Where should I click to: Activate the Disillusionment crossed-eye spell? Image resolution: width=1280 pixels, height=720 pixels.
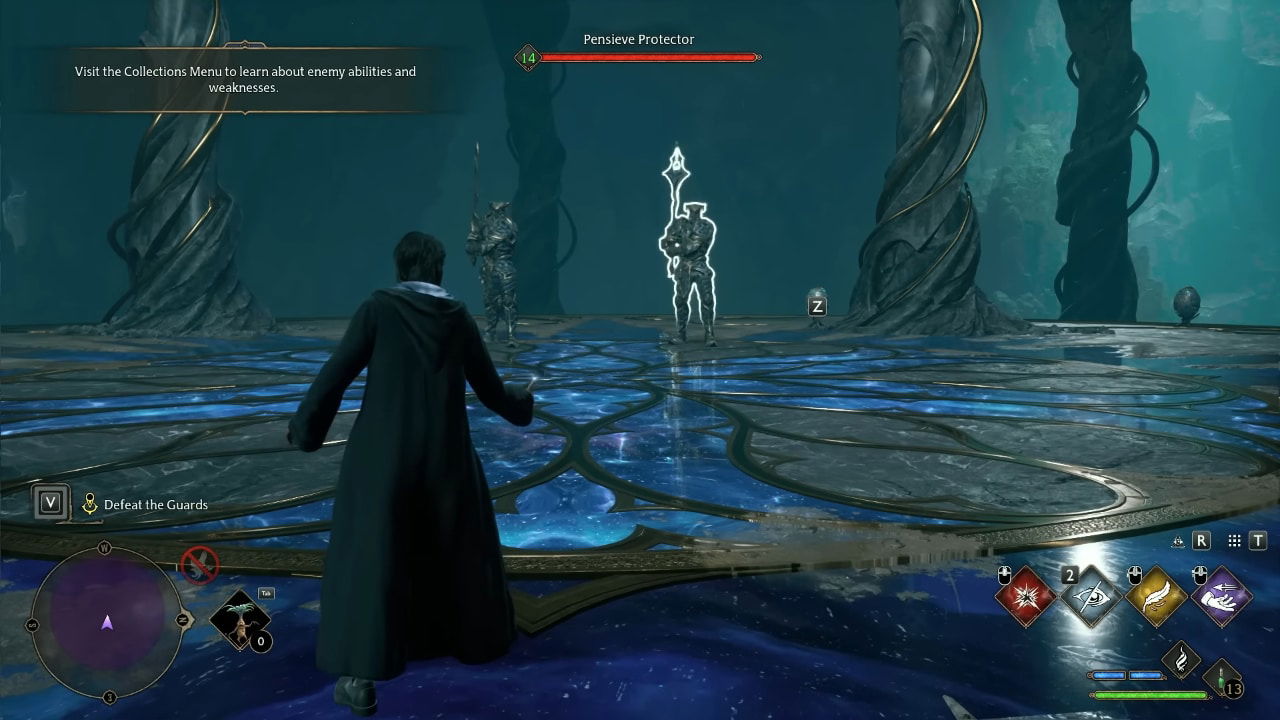pyautogui.click(x=1091, y=597)
